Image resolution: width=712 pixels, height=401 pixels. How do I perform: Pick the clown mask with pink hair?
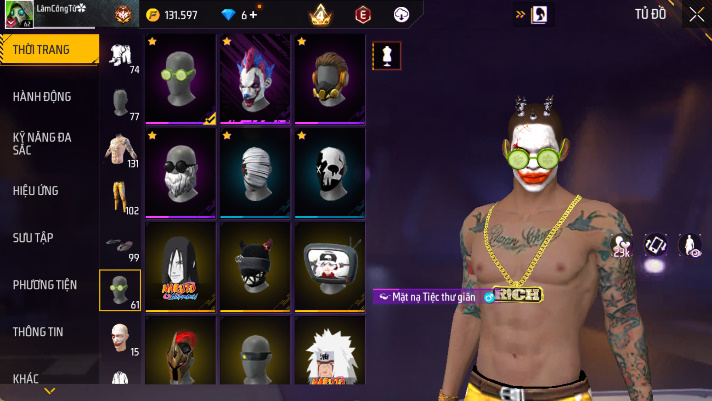255,80
